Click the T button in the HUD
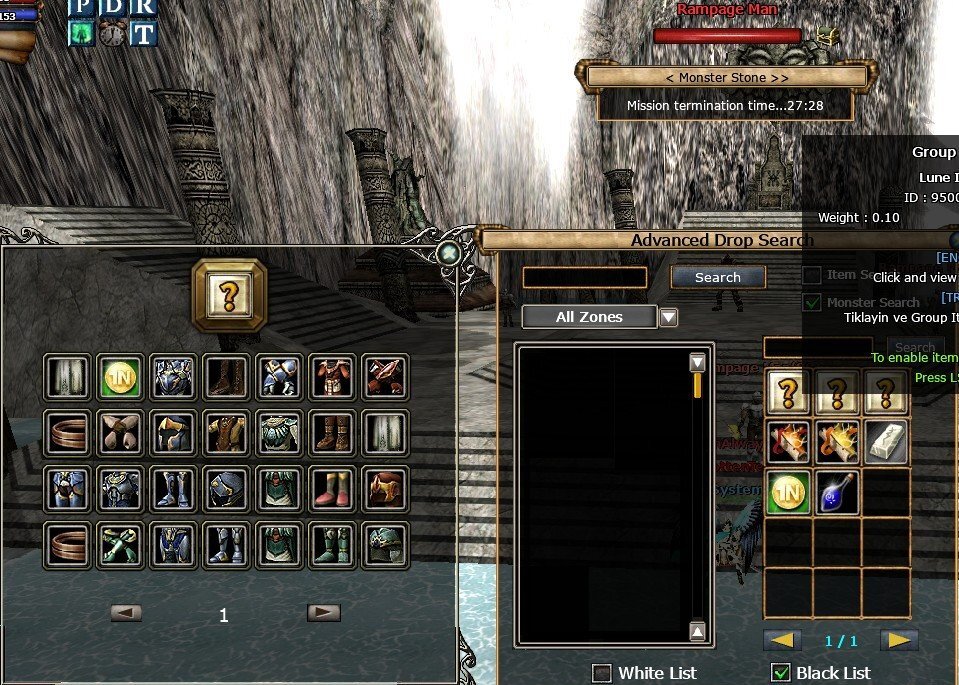The image size is (959, 685). tap(144, 33)
